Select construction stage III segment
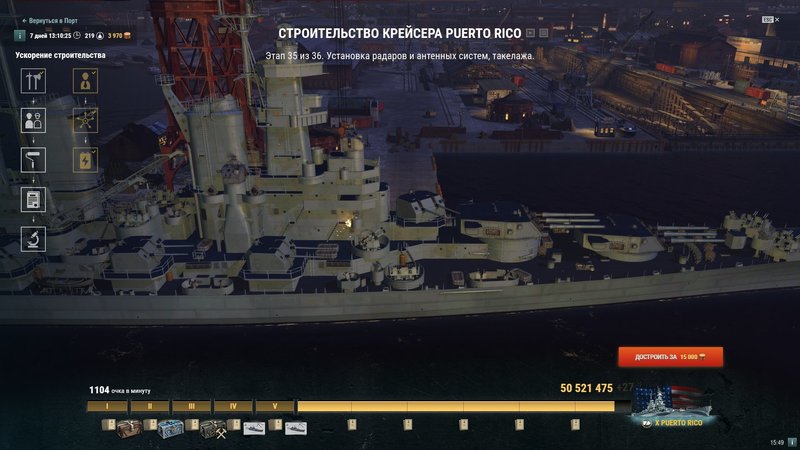The height and width of the screenshot is (450, 800). pyautogui.click(x=190, y=407)
